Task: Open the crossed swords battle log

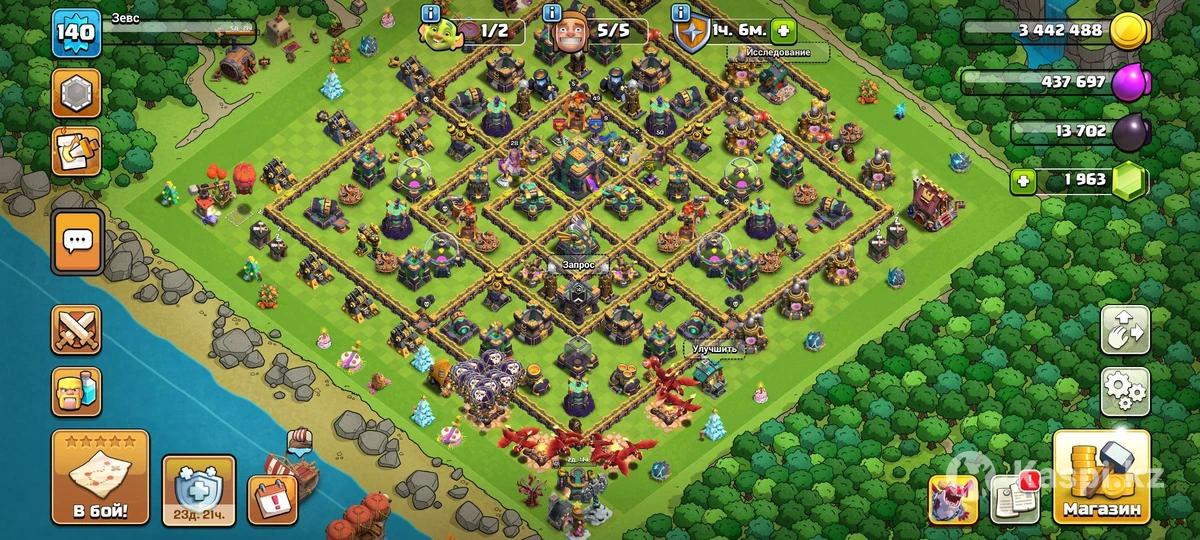Action: point(77,331)
